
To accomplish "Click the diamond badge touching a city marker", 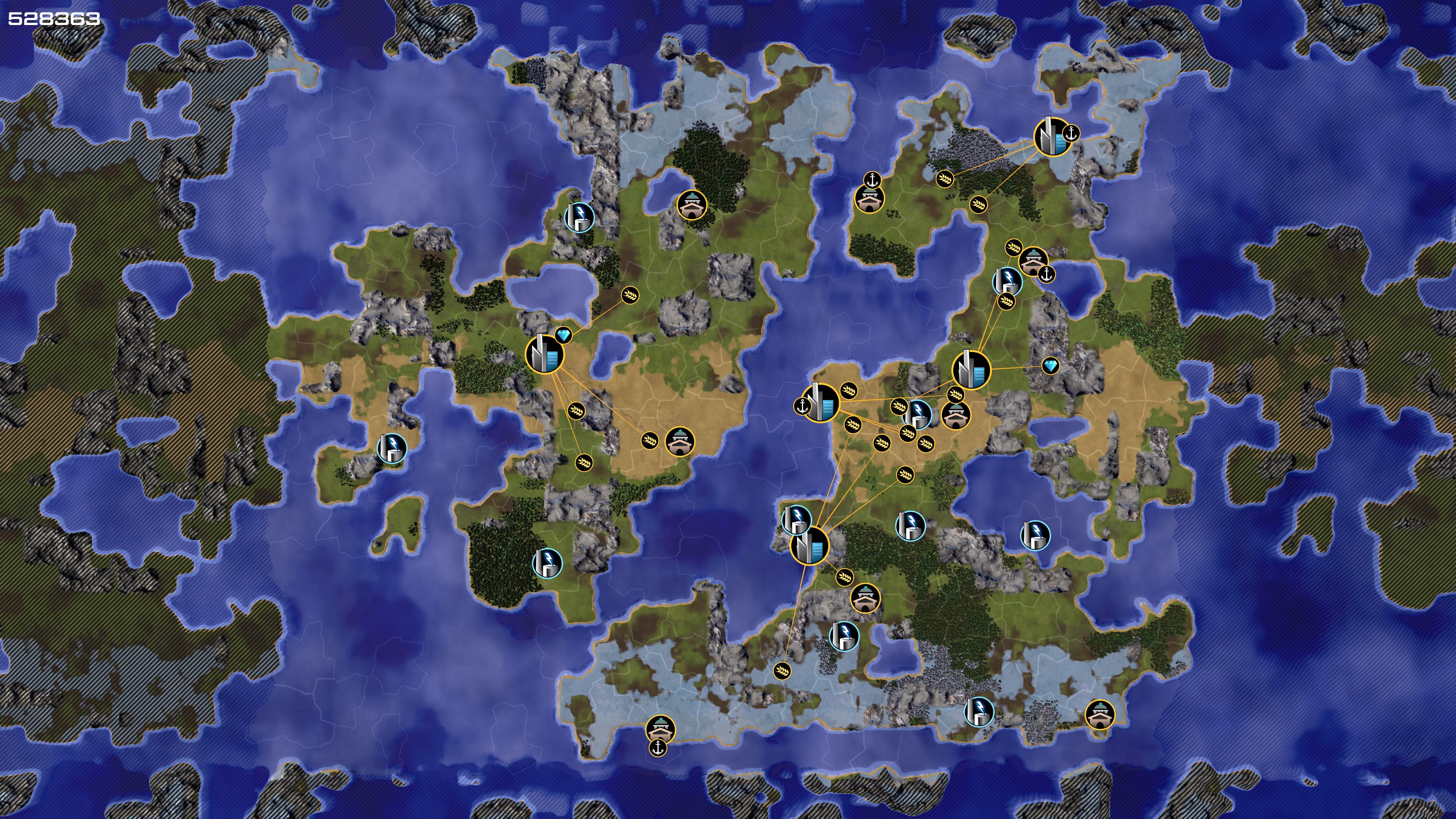I will click(563, 335).
